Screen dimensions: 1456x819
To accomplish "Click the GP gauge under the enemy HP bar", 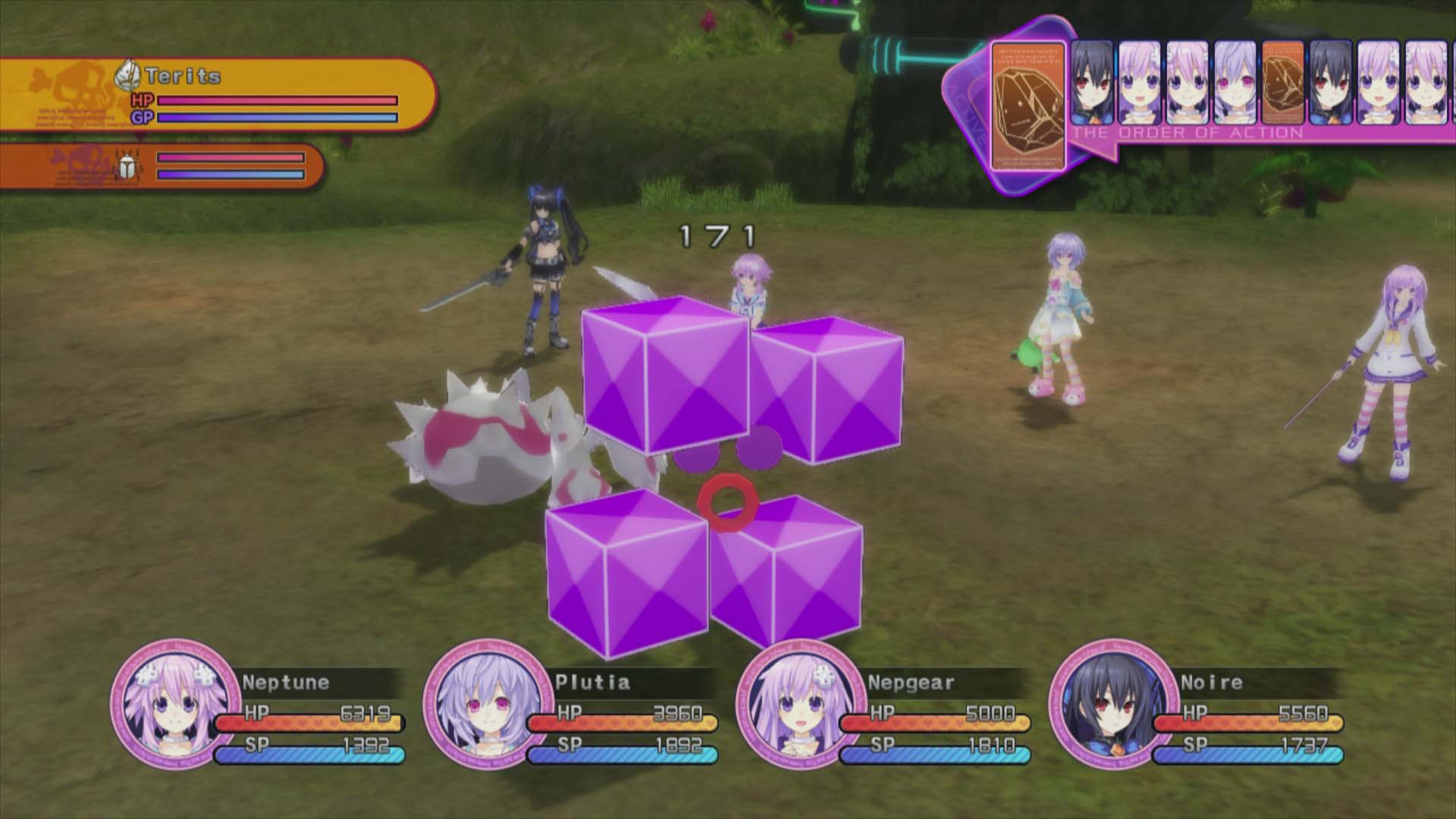I will click(x=277, y=118).
